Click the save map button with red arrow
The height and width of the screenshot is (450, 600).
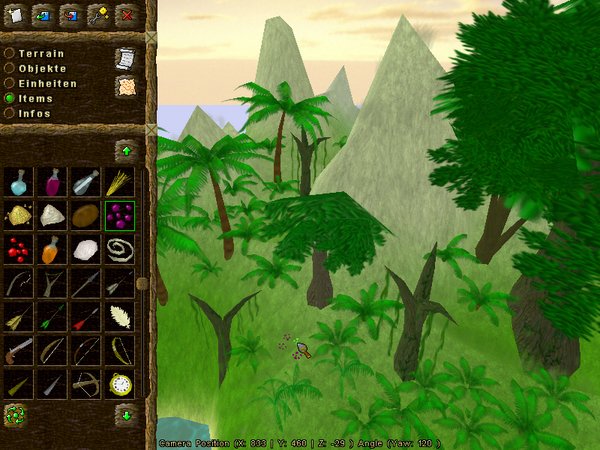70,14
